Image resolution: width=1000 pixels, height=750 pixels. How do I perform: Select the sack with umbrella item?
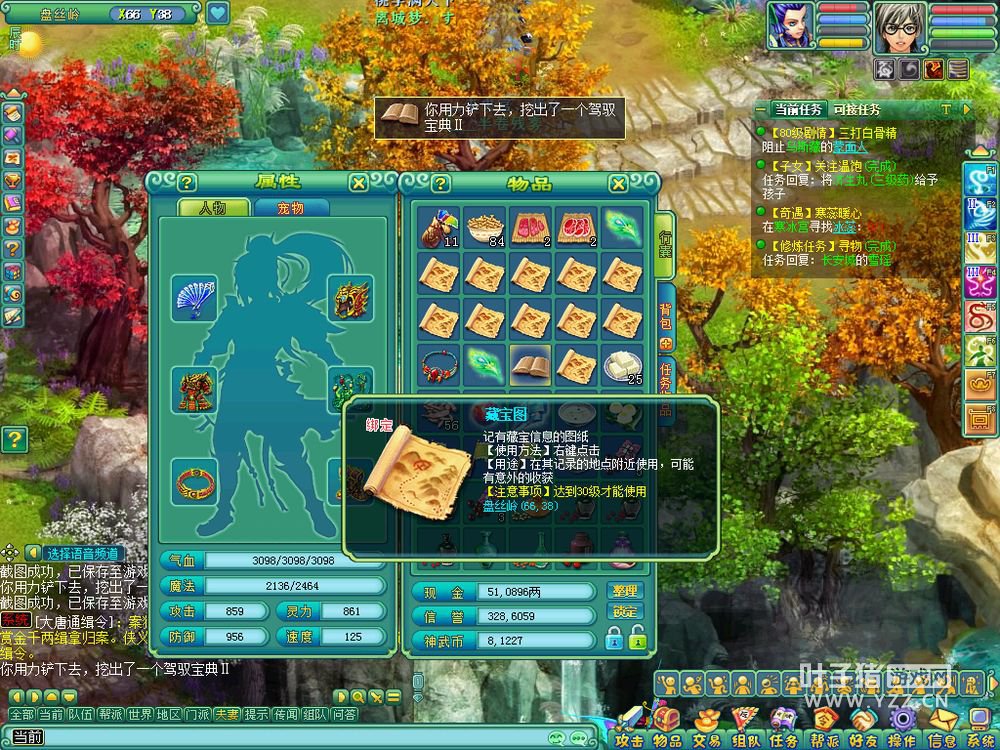click(x=438, y=228)
